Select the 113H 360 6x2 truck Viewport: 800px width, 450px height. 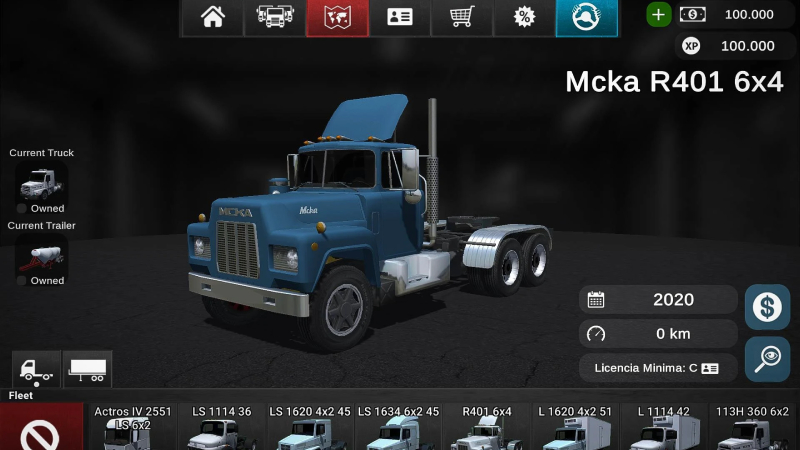751,430
